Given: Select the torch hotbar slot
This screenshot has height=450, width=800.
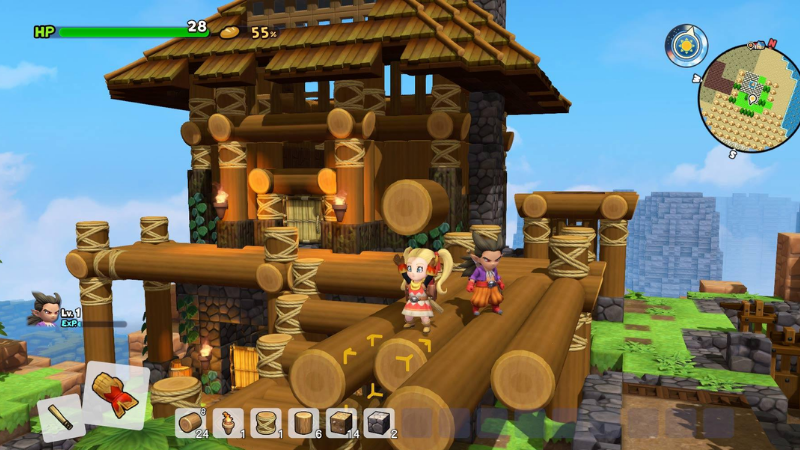Looking at the screenshot, I should 227,423.
